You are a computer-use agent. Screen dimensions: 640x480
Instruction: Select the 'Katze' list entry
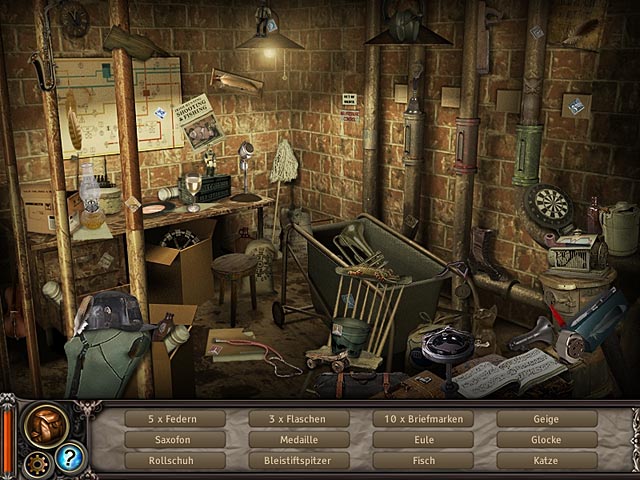pos(547,460)
